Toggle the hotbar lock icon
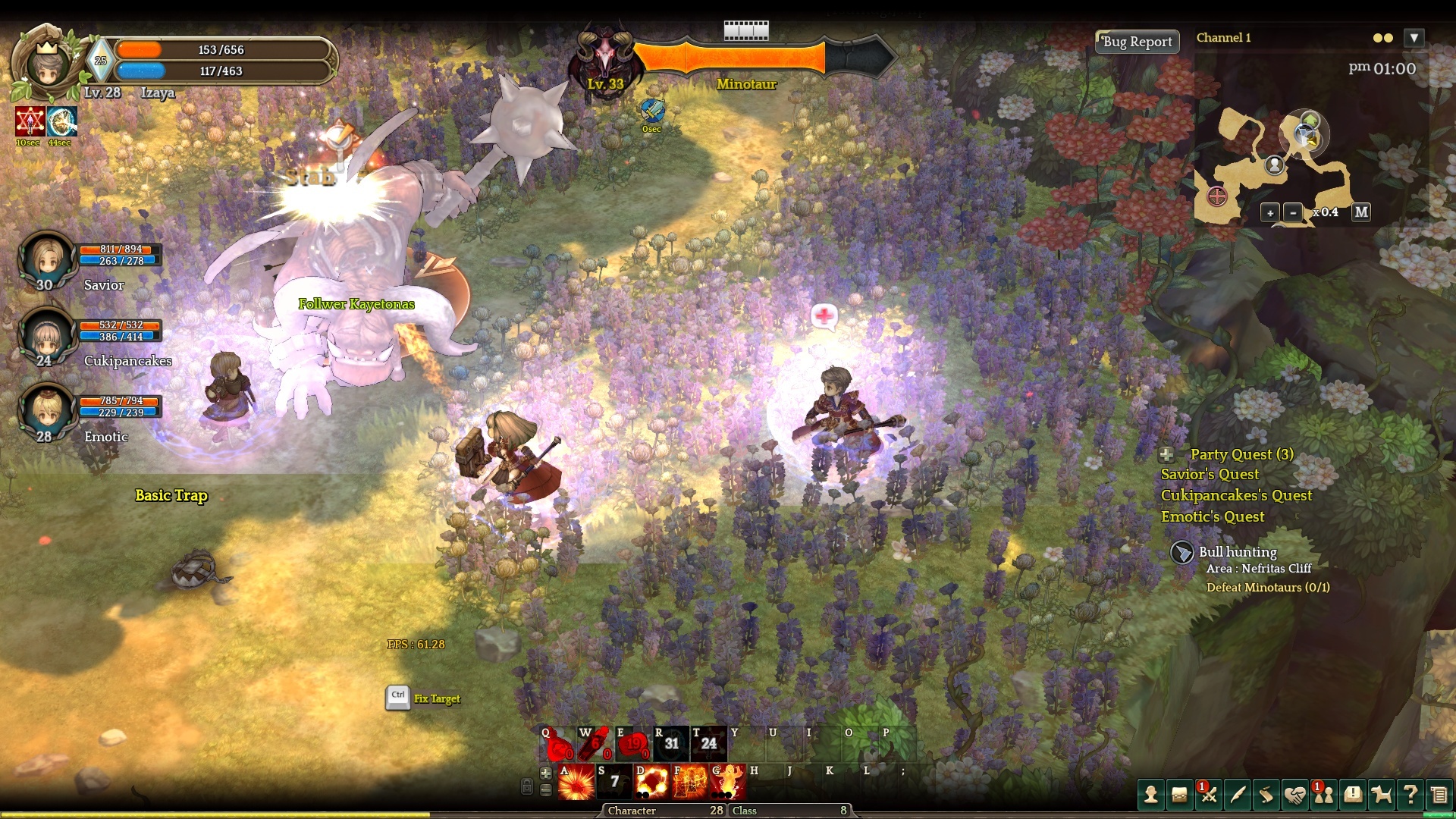The width and height of the screenshot is (1456, 819). [527, 786]
